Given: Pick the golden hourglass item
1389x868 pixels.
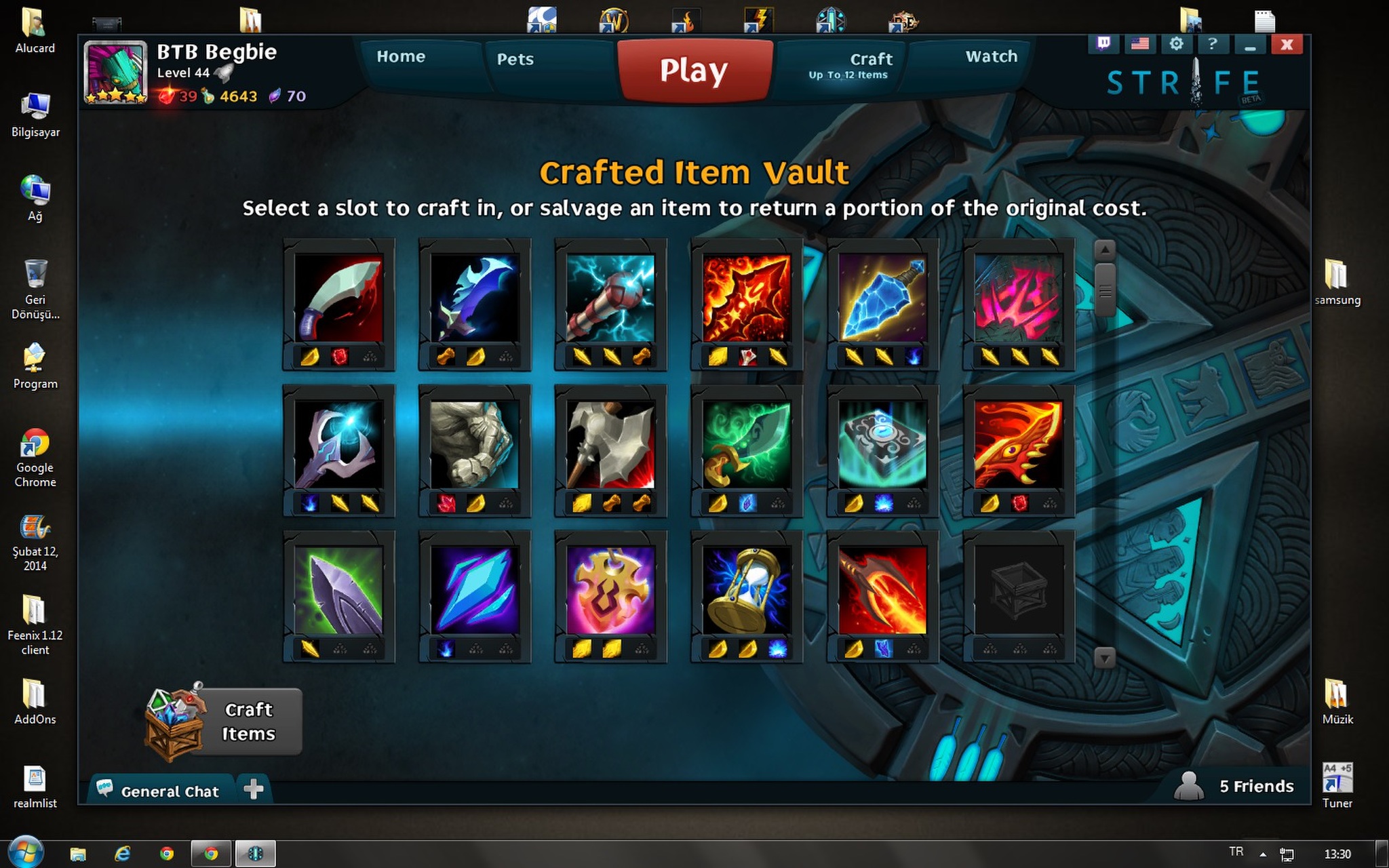Looking at the screenshot, I should pos(747,591).
